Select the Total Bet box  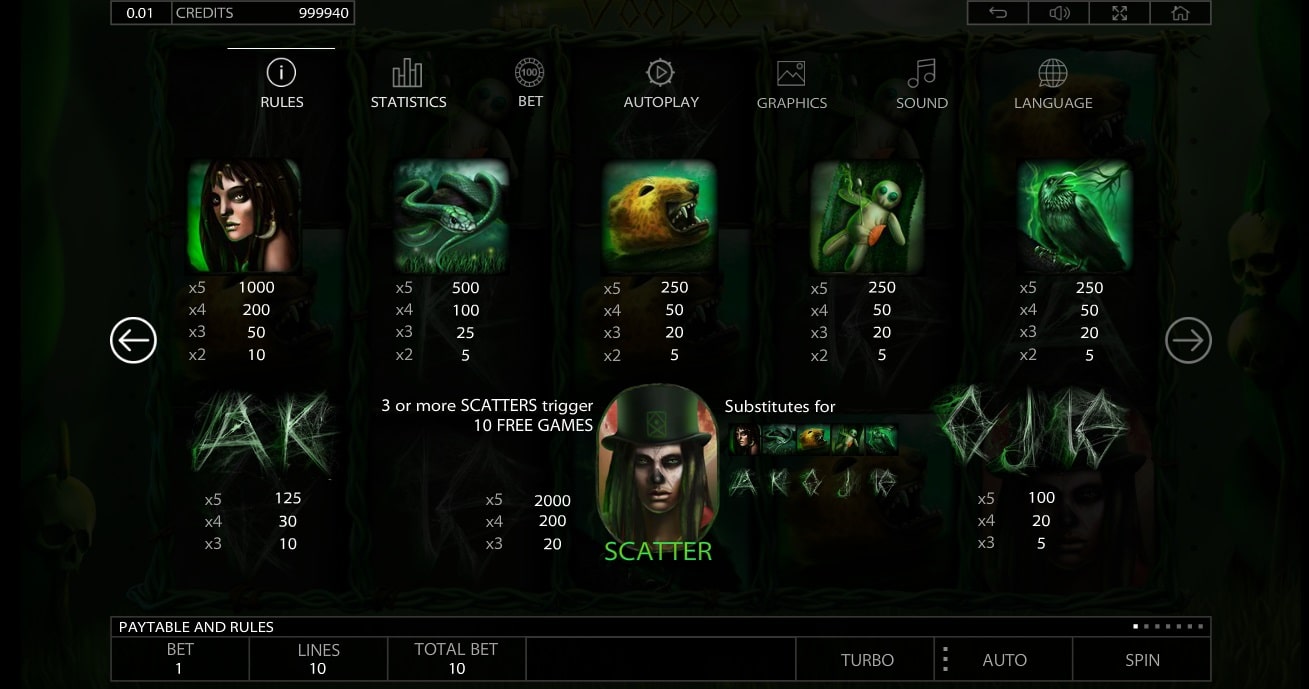click(x=456, y=659)
